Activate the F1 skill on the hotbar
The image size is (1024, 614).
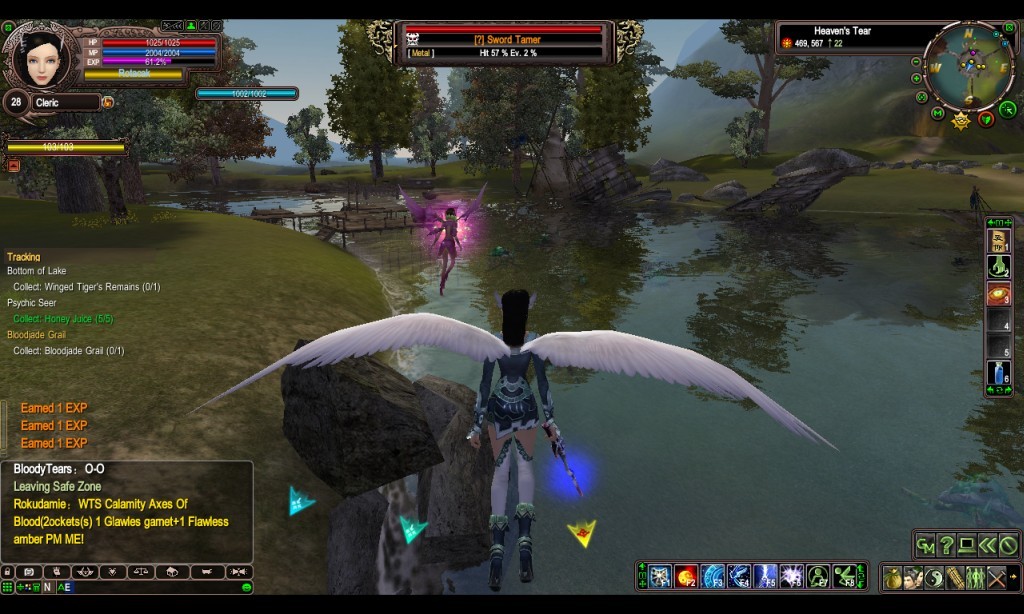(x=659, y=576)
